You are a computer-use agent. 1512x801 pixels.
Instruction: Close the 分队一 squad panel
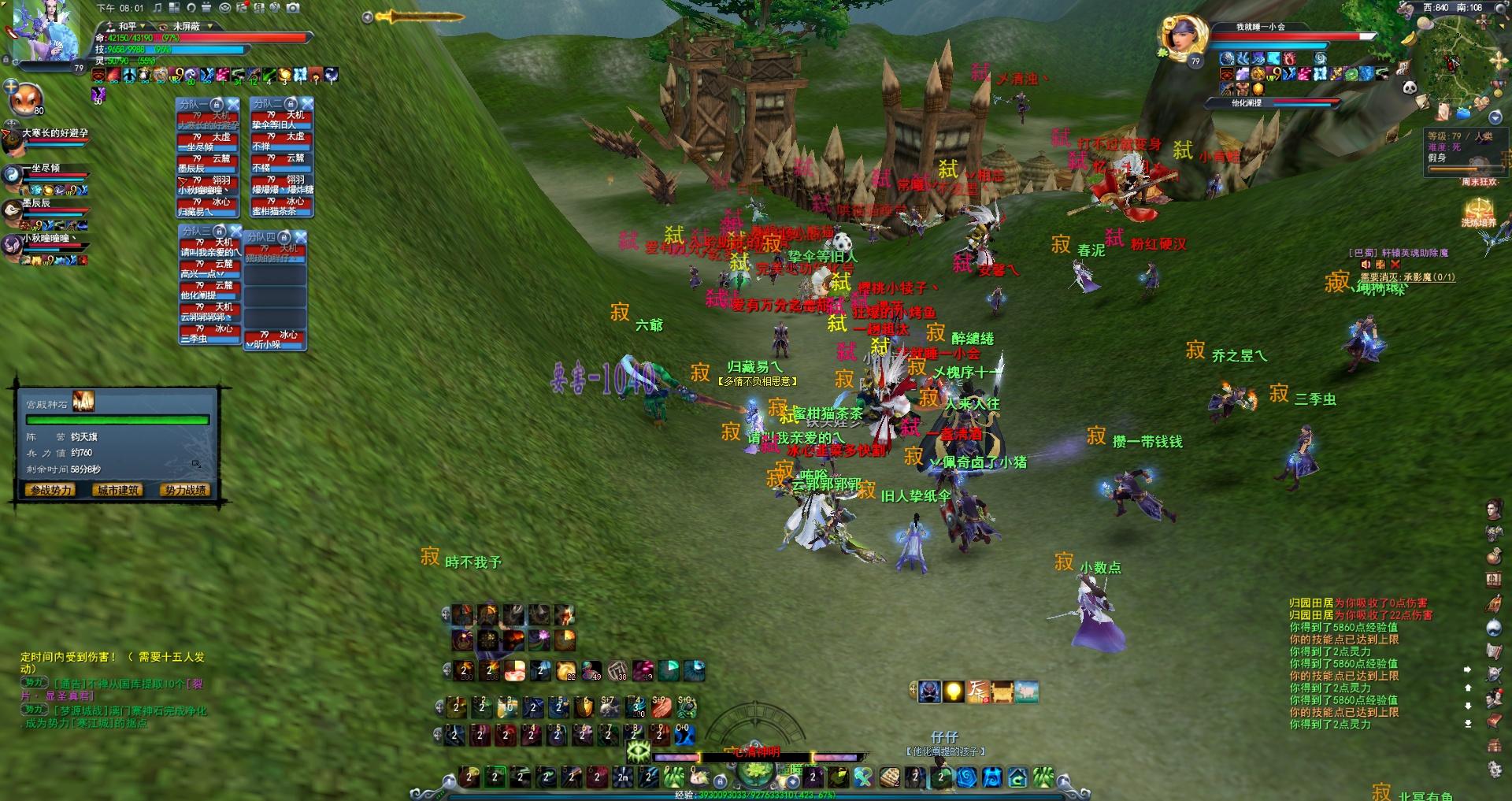234,104
